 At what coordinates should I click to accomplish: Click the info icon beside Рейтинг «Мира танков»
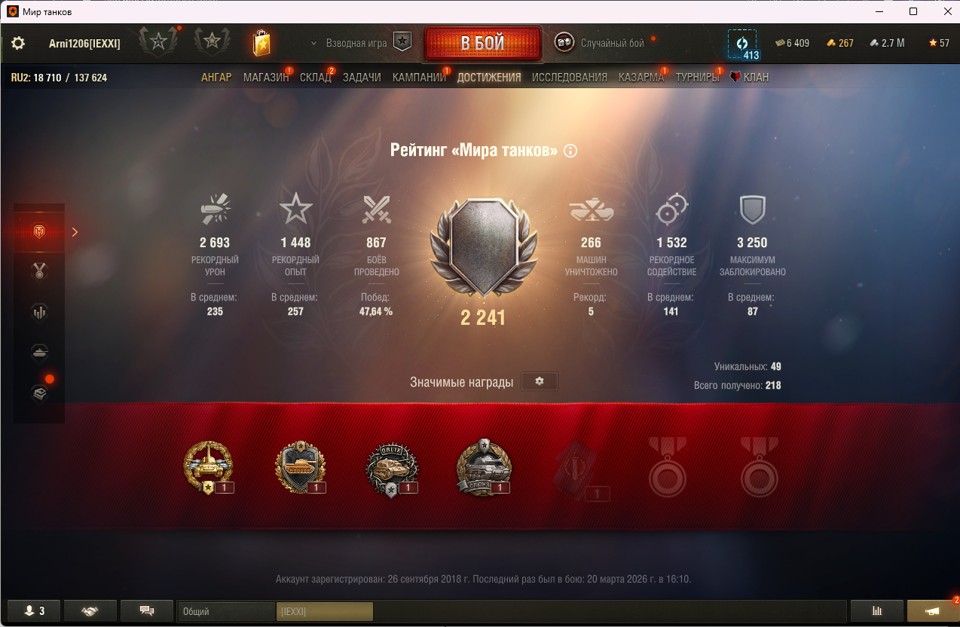coord(571,151)
